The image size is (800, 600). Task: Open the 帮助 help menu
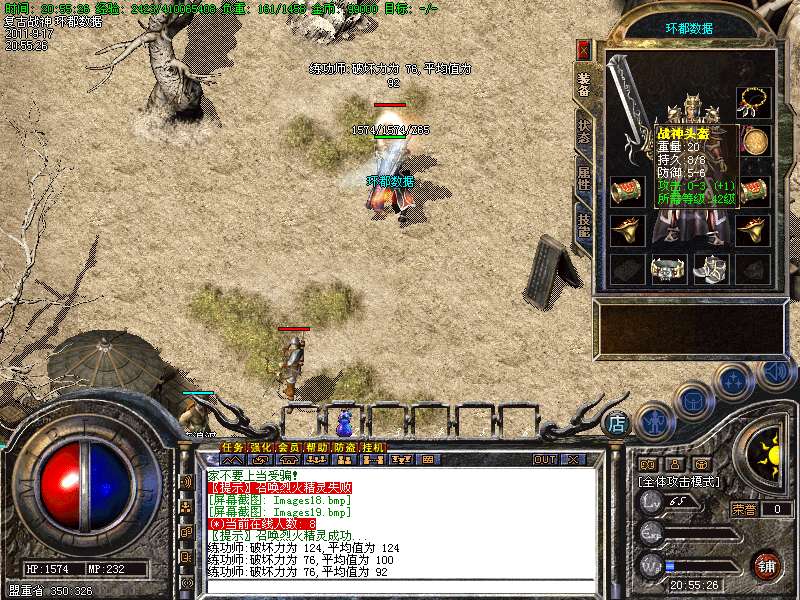pyautogui.click(x=316, y=447)
